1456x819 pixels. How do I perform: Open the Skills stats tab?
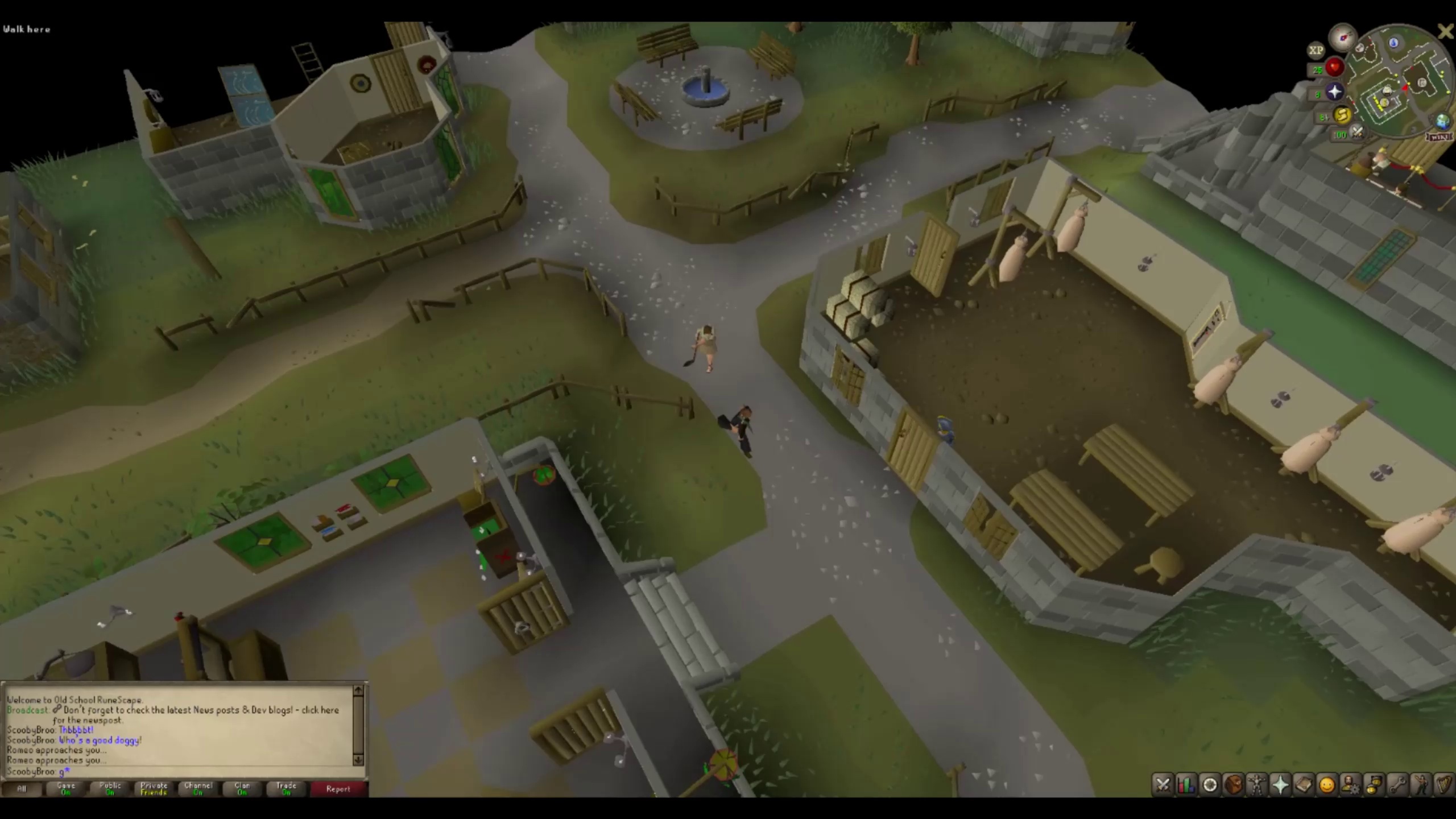click(1186, 785)
